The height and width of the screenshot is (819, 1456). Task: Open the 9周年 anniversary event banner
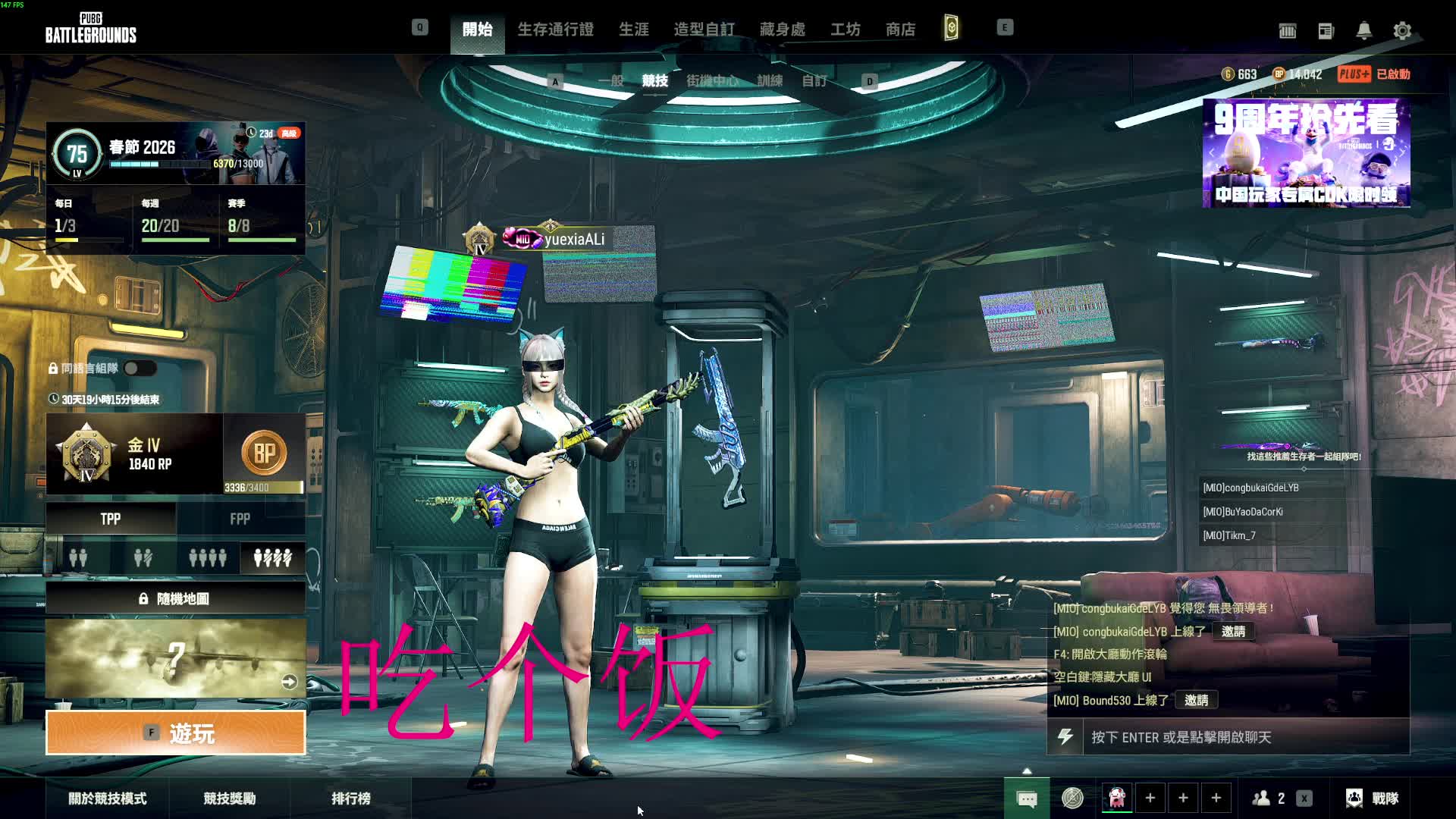pyautogui.click(x=1306, y=153)
